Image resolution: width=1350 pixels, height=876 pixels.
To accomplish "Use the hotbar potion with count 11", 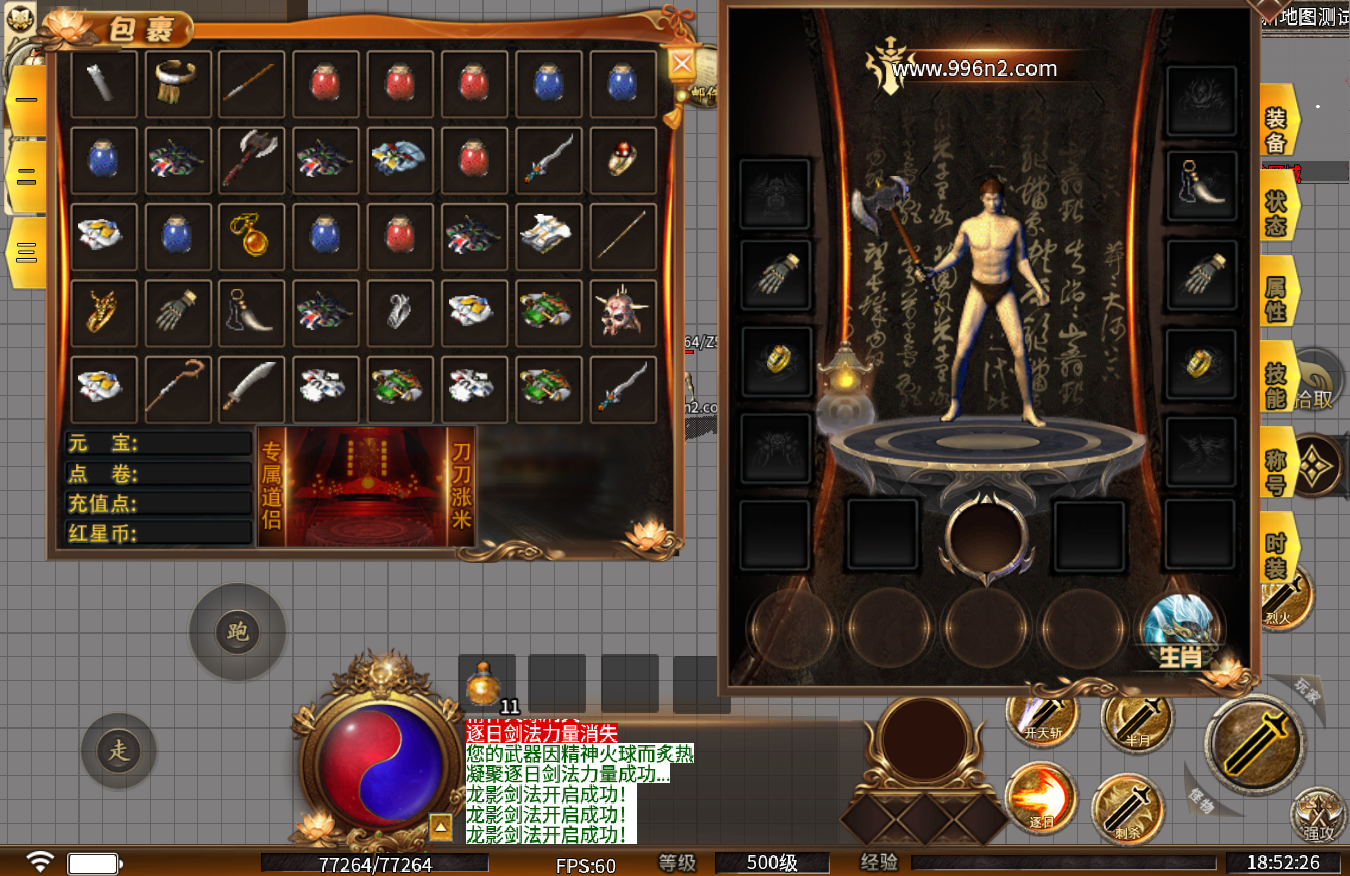I will tap(486, 686).
